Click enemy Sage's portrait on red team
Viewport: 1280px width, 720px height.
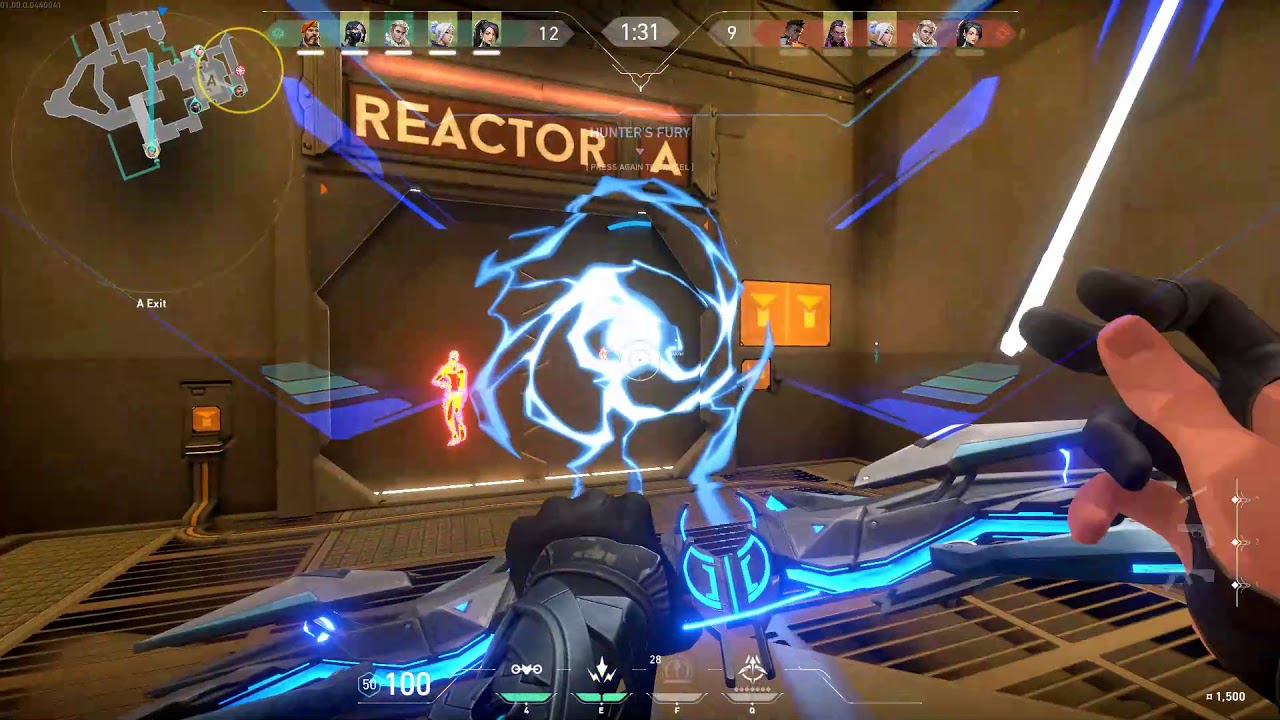pyautogui.click(x=969, y=34)
